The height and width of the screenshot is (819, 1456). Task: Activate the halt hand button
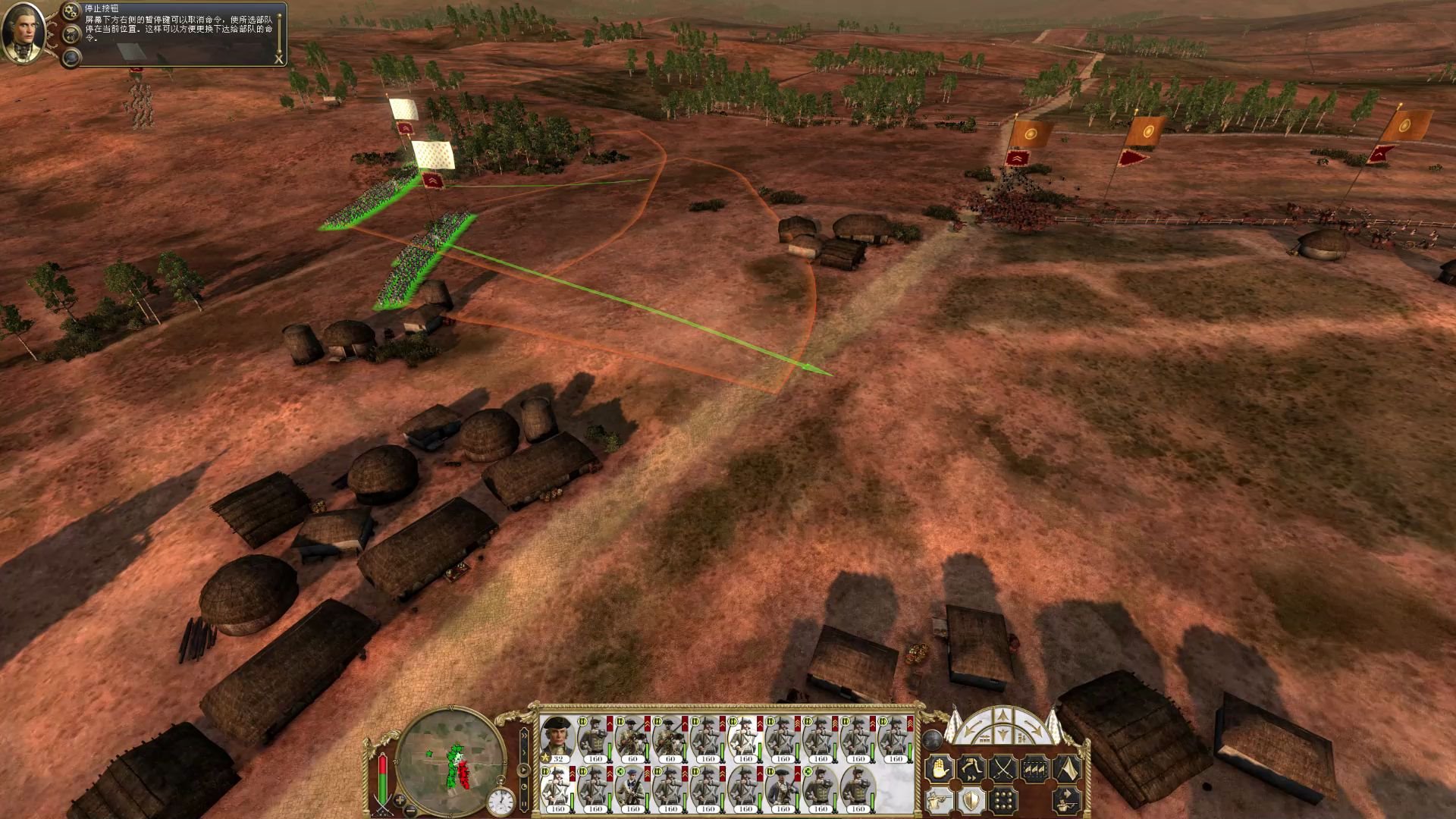coord(938,769)
